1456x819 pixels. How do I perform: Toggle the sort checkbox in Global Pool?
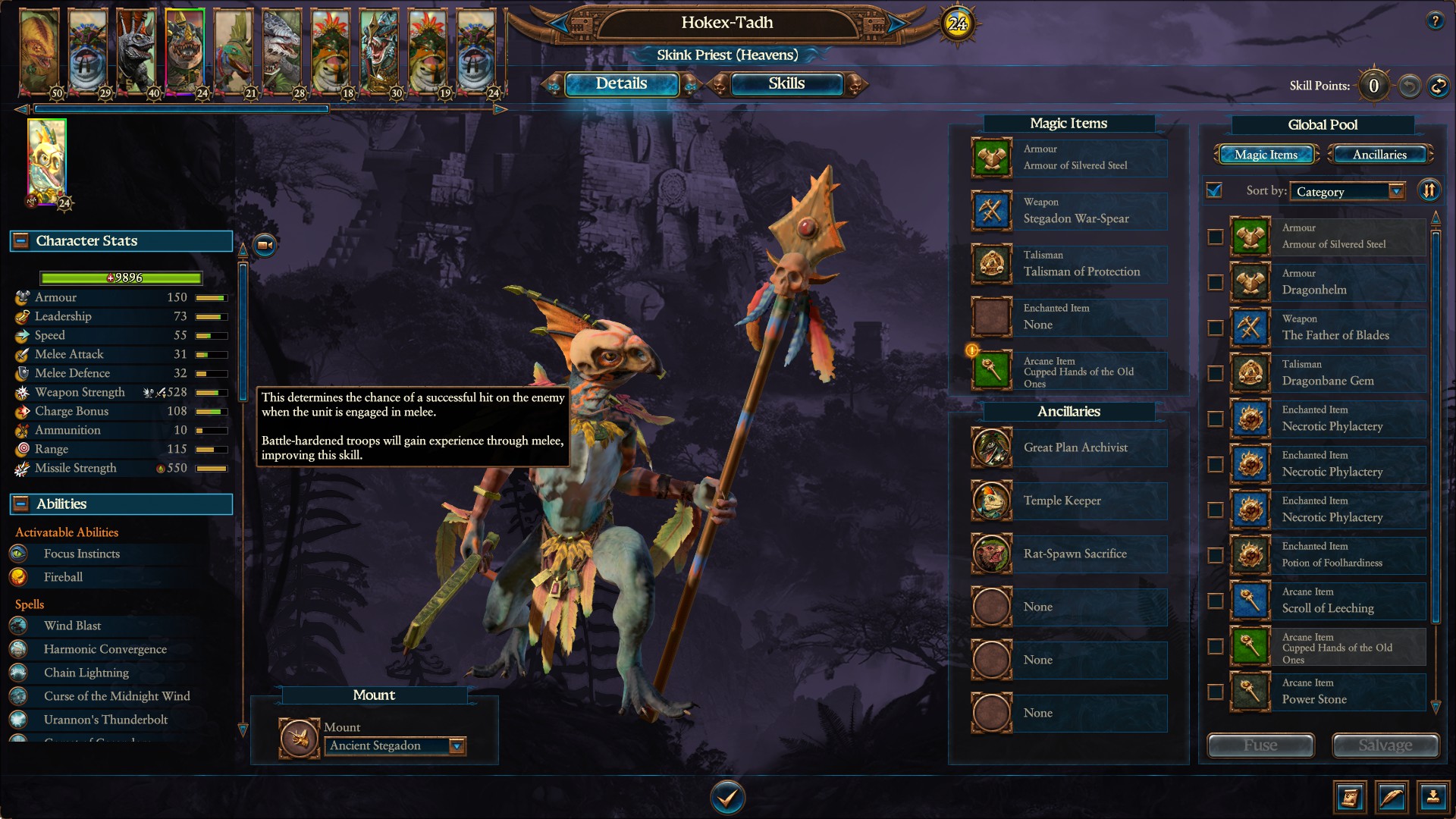click(x=1214, y=192)
